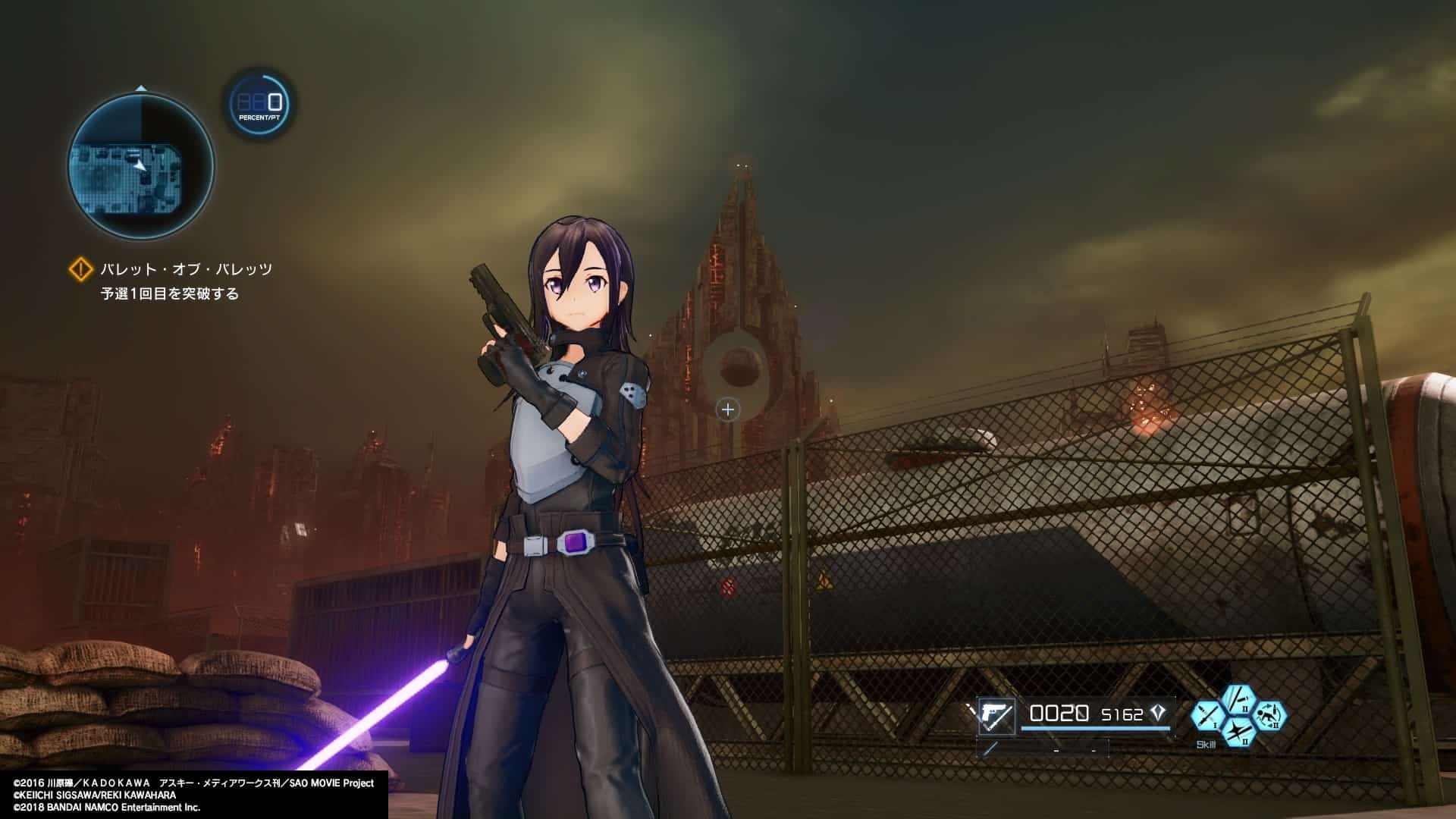Select the pistol and photon sword weapon slot
This screenshot has height=819, width=1456.
(x=996, y=716)
